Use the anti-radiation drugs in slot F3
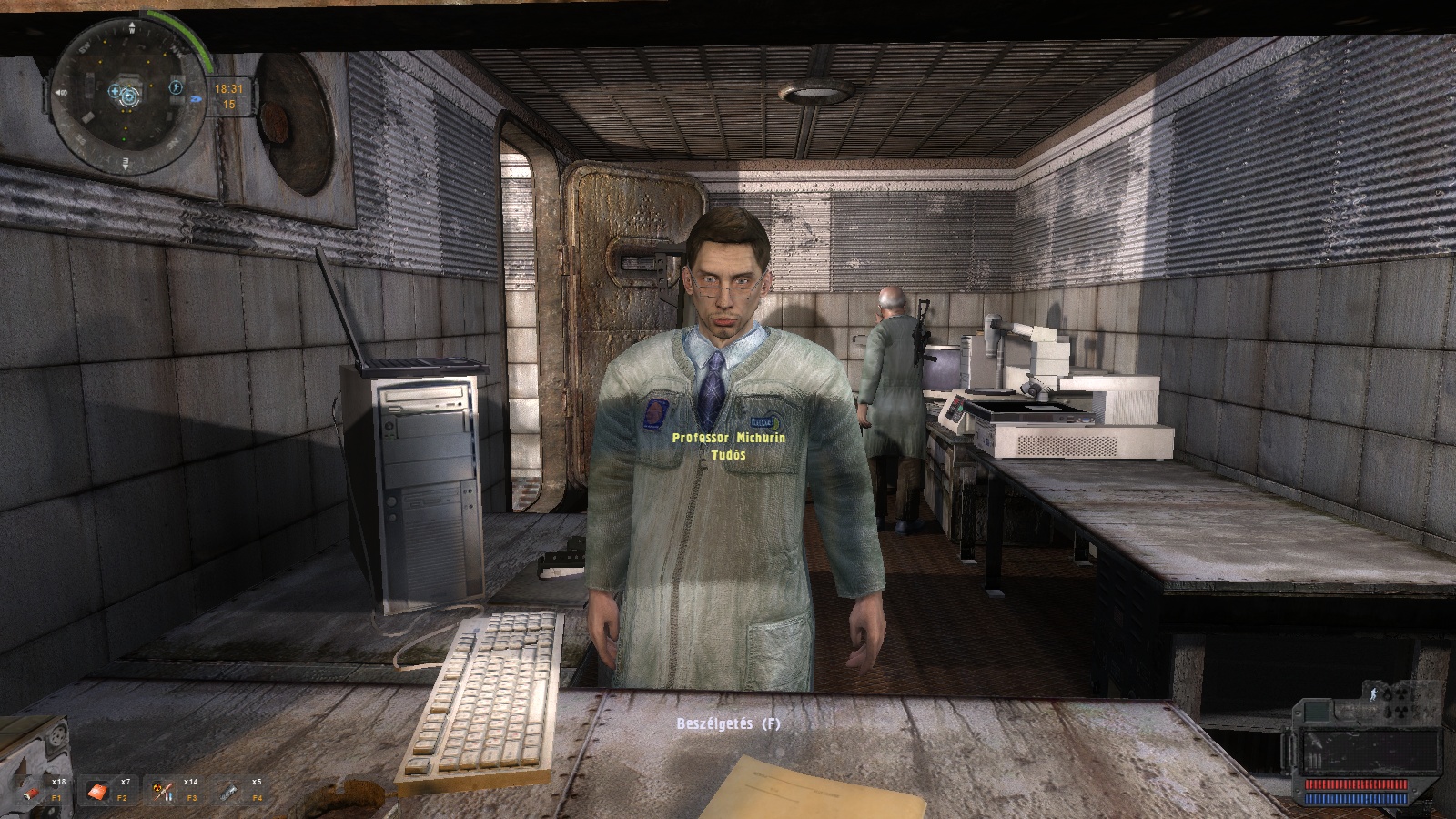This screenshot has height=819, width=1456. pos(165,791)
